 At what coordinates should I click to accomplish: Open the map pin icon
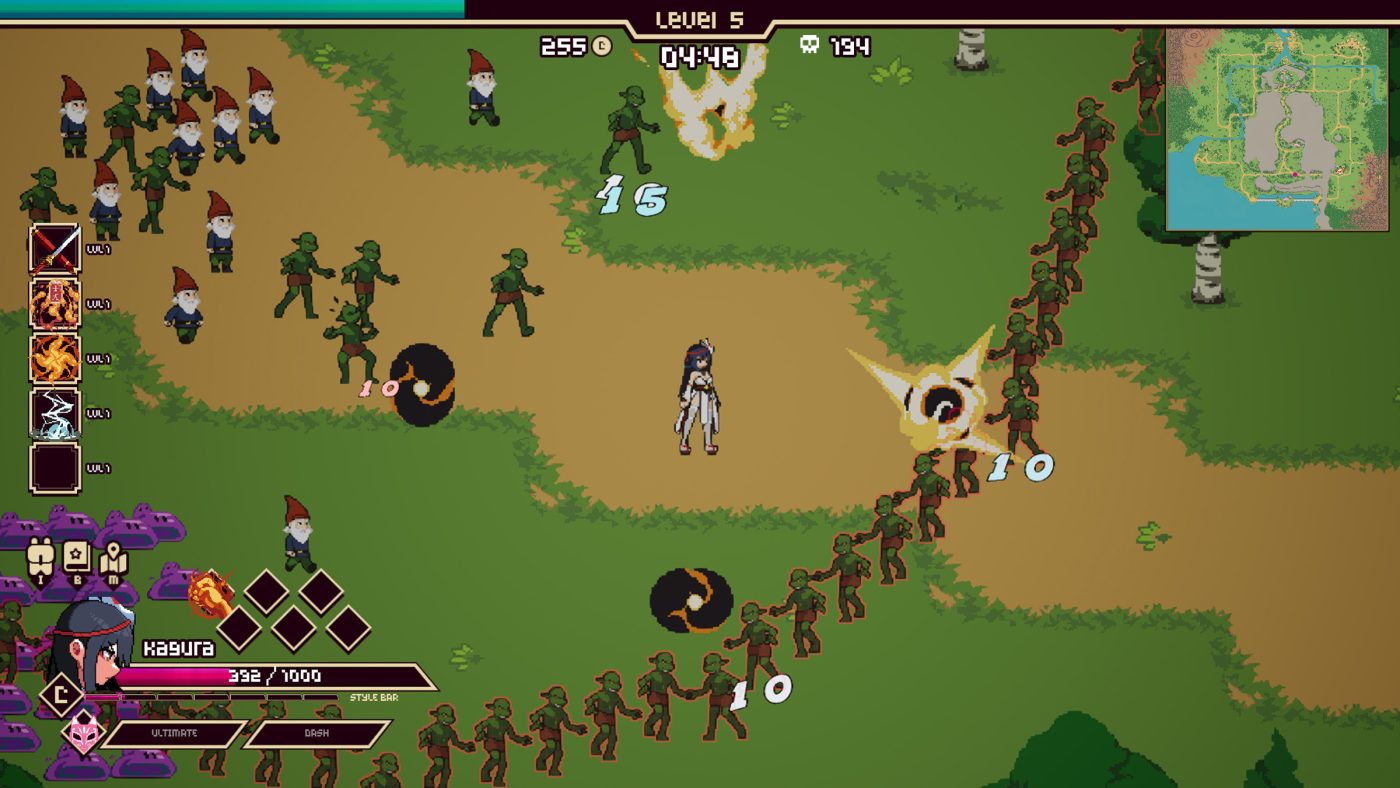tap(113, 558)
